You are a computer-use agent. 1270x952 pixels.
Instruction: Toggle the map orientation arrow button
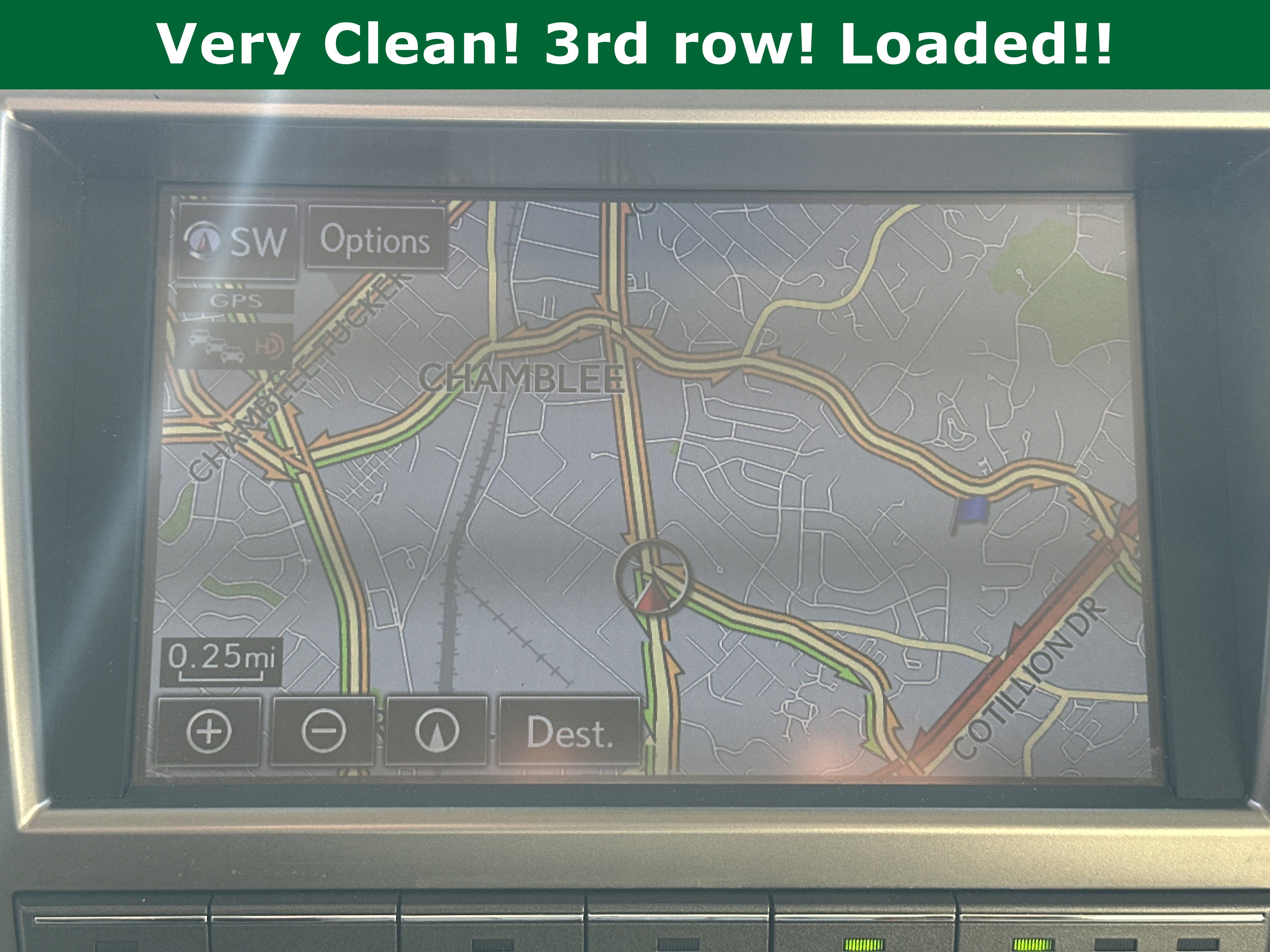436,732
